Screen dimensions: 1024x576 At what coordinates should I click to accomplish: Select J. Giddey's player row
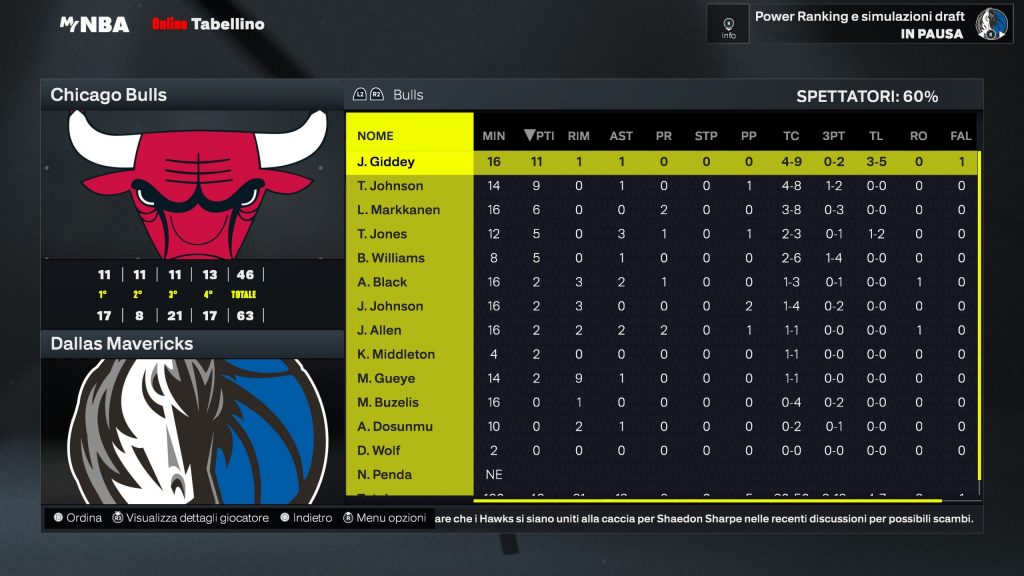(x=386, y=162)
